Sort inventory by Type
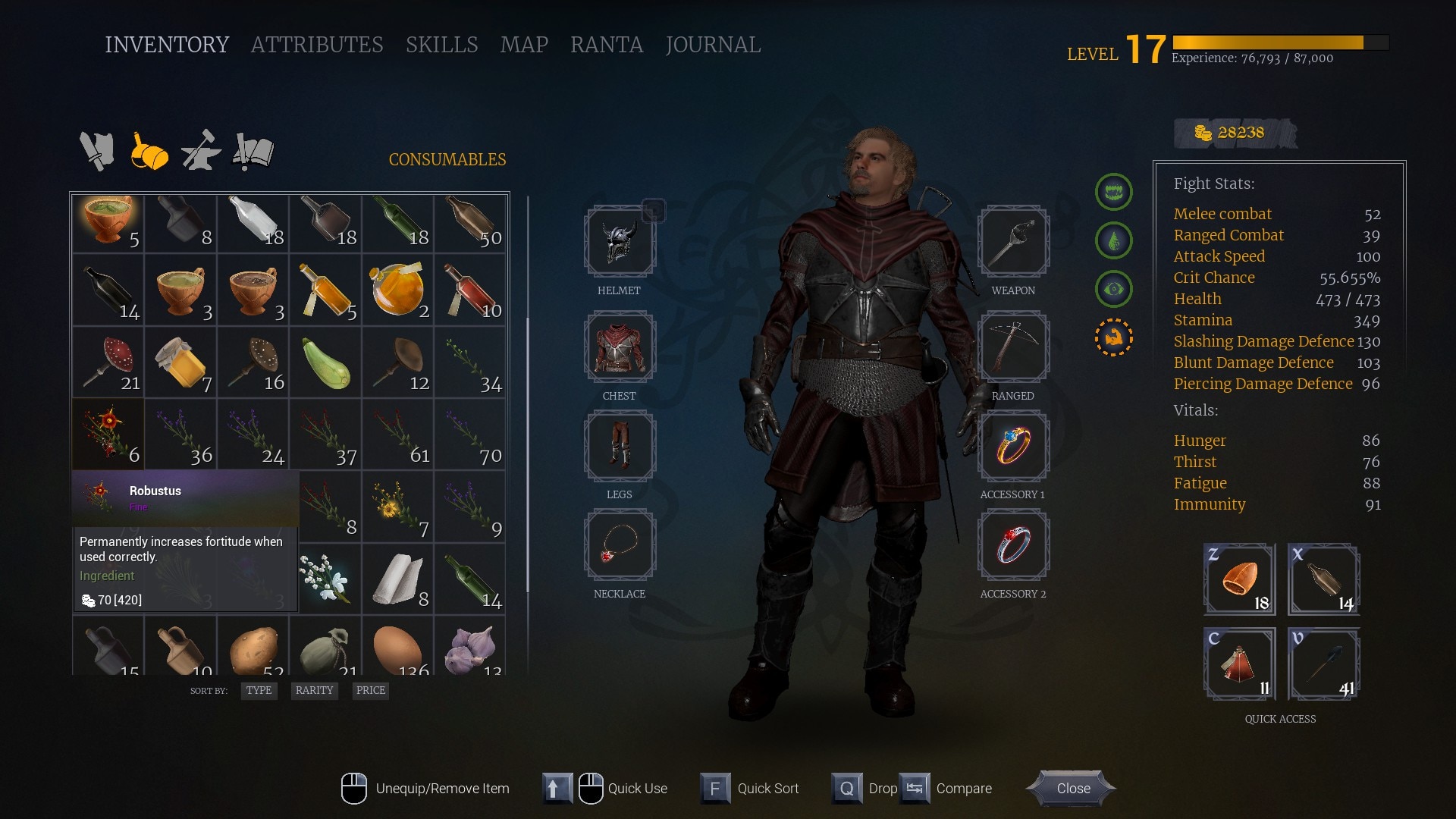Screen dimensions: 1456x819 click(x=259, y=690)
